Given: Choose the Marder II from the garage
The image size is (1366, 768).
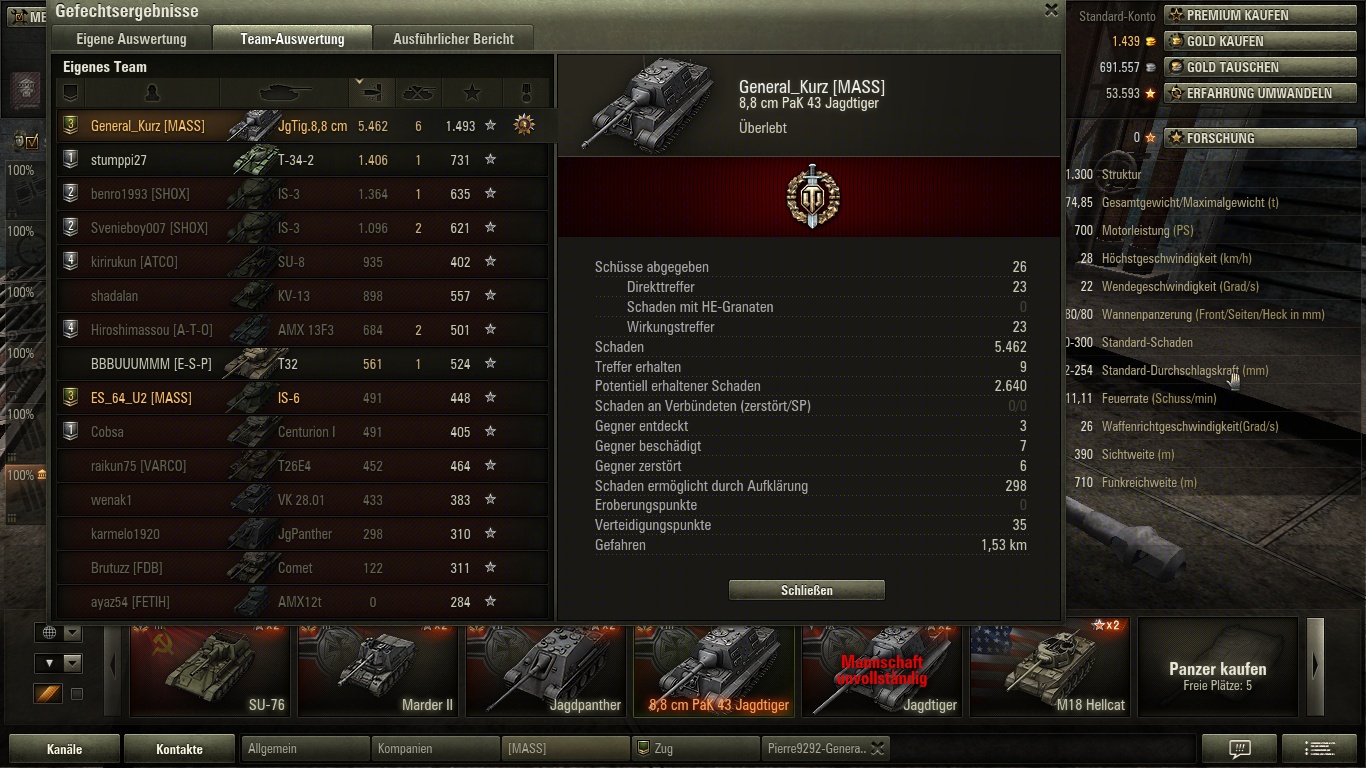Looking at the screenshot, I should (x=378, y=668).
